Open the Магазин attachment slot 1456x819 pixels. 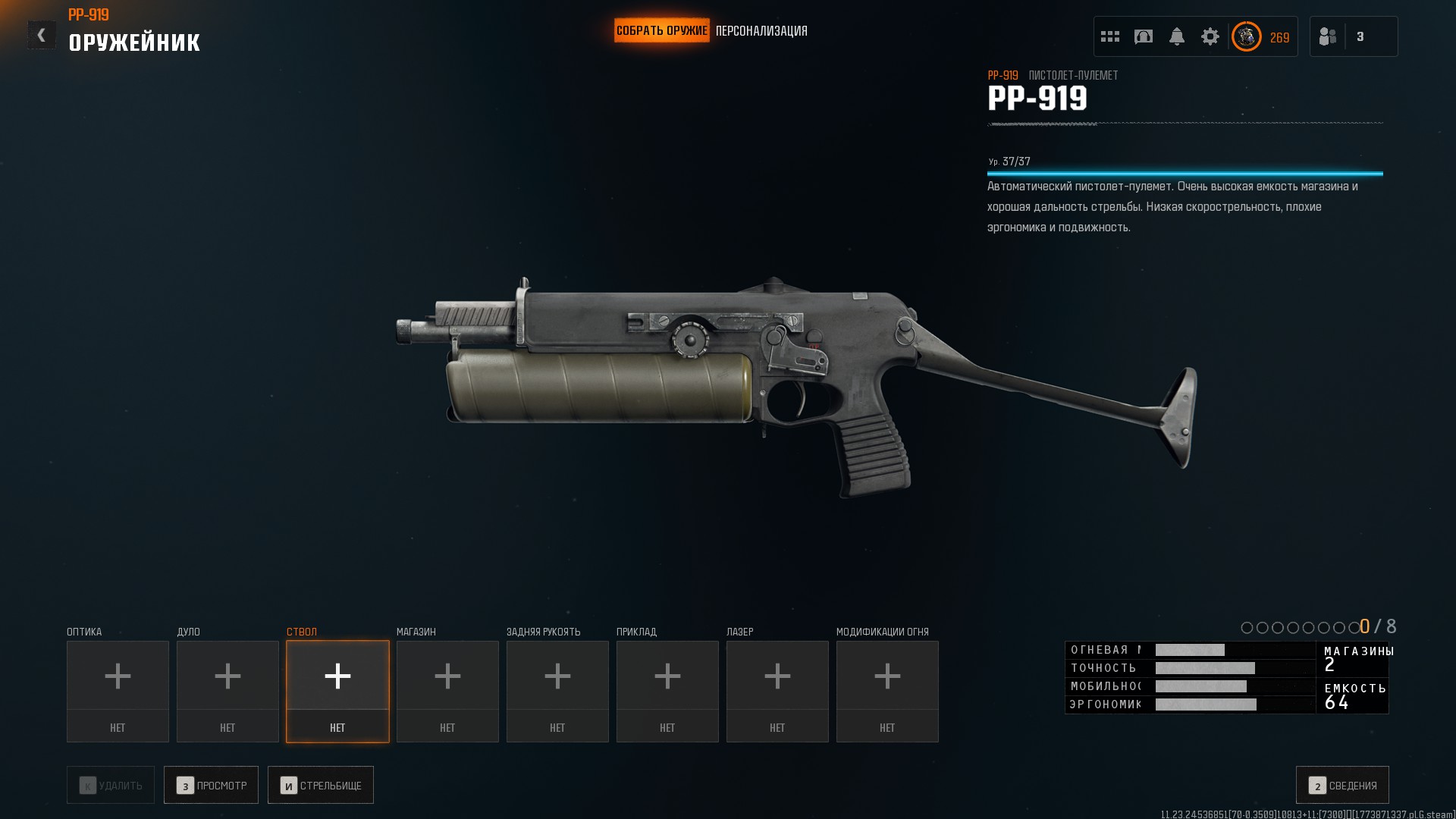tap(447, 691)
